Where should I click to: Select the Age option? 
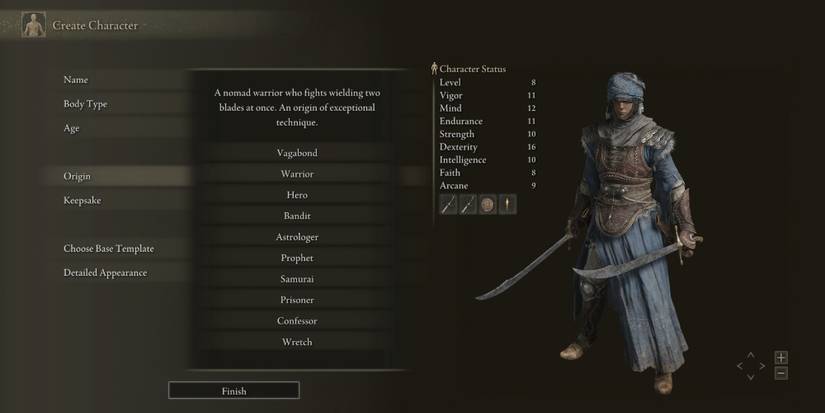(71, 128)
